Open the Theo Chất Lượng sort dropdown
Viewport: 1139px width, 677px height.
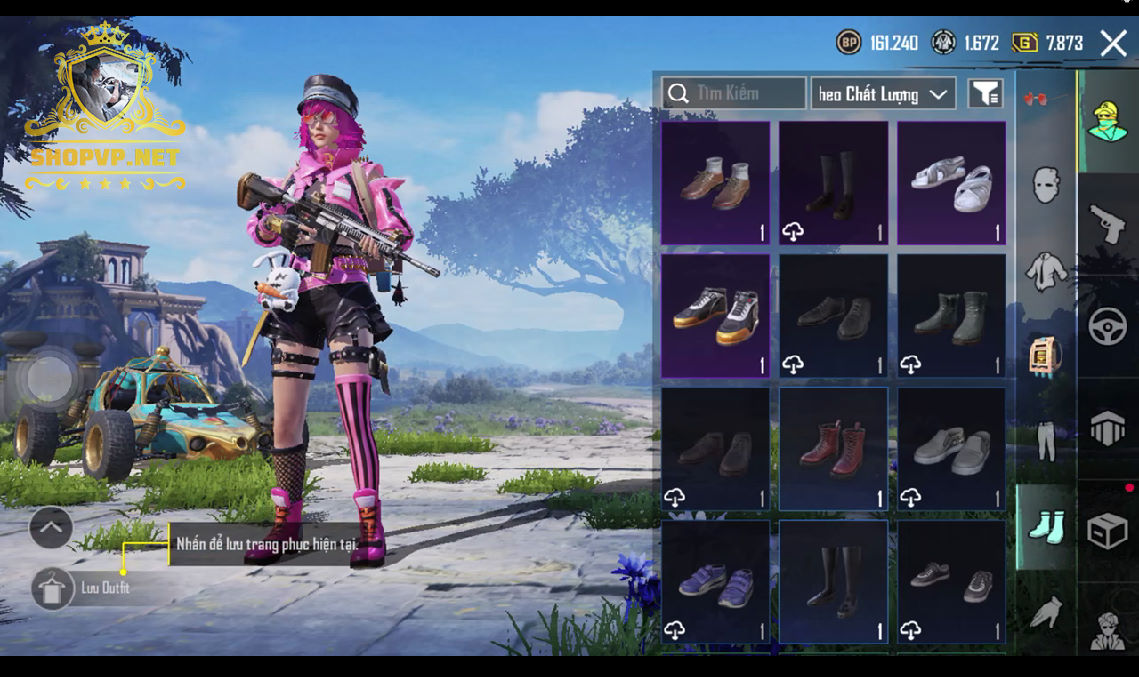882,94
